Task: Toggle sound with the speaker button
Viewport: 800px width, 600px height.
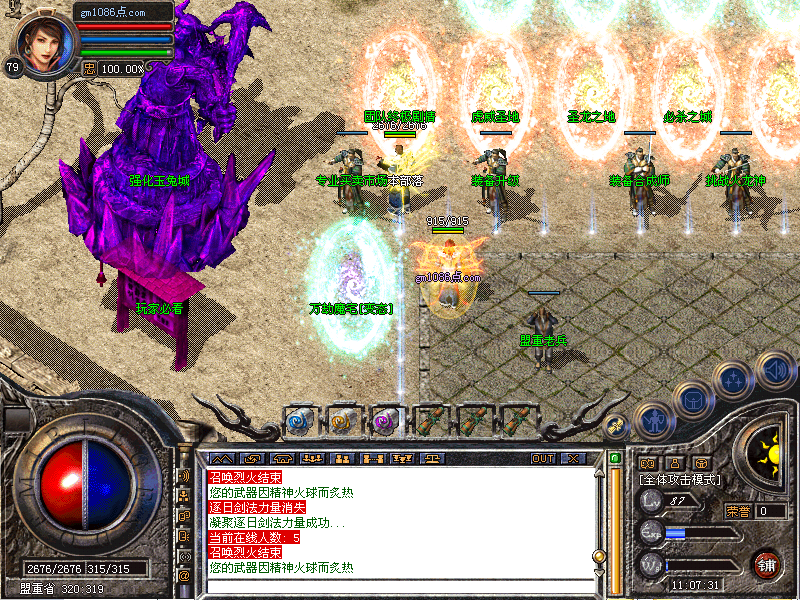Action: [774, 369]
